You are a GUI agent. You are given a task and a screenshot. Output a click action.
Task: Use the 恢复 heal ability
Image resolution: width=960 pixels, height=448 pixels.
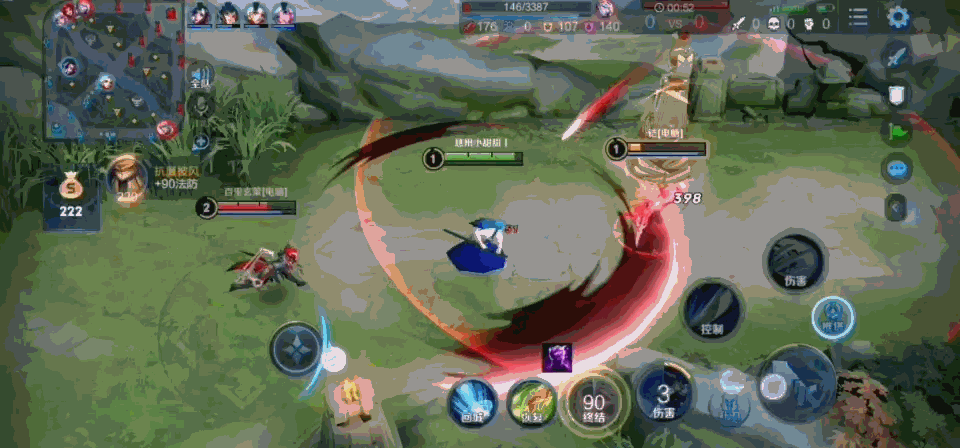click(531, 402)
